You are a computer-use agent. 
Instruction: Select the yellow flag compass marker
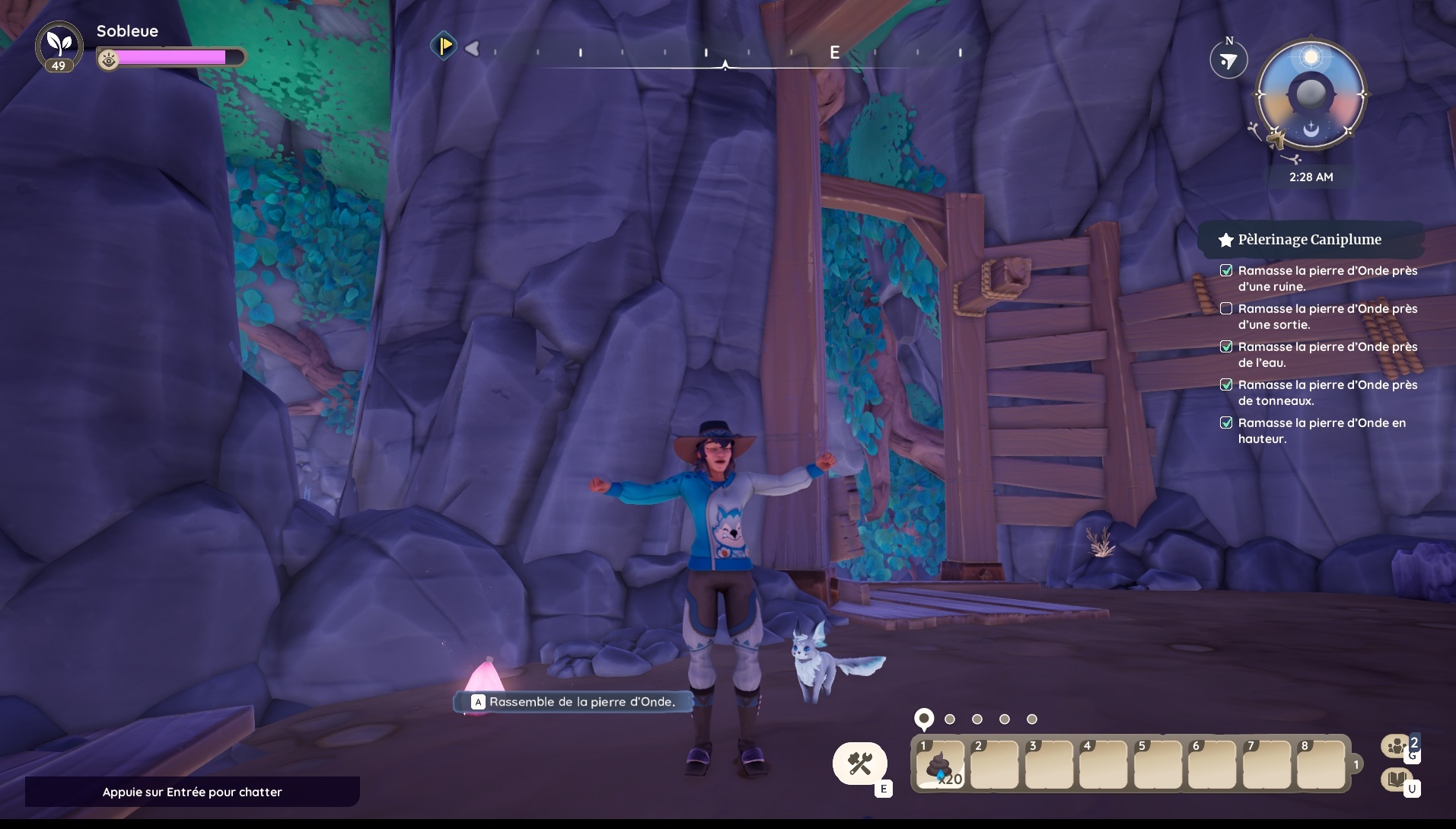(444, 46)
